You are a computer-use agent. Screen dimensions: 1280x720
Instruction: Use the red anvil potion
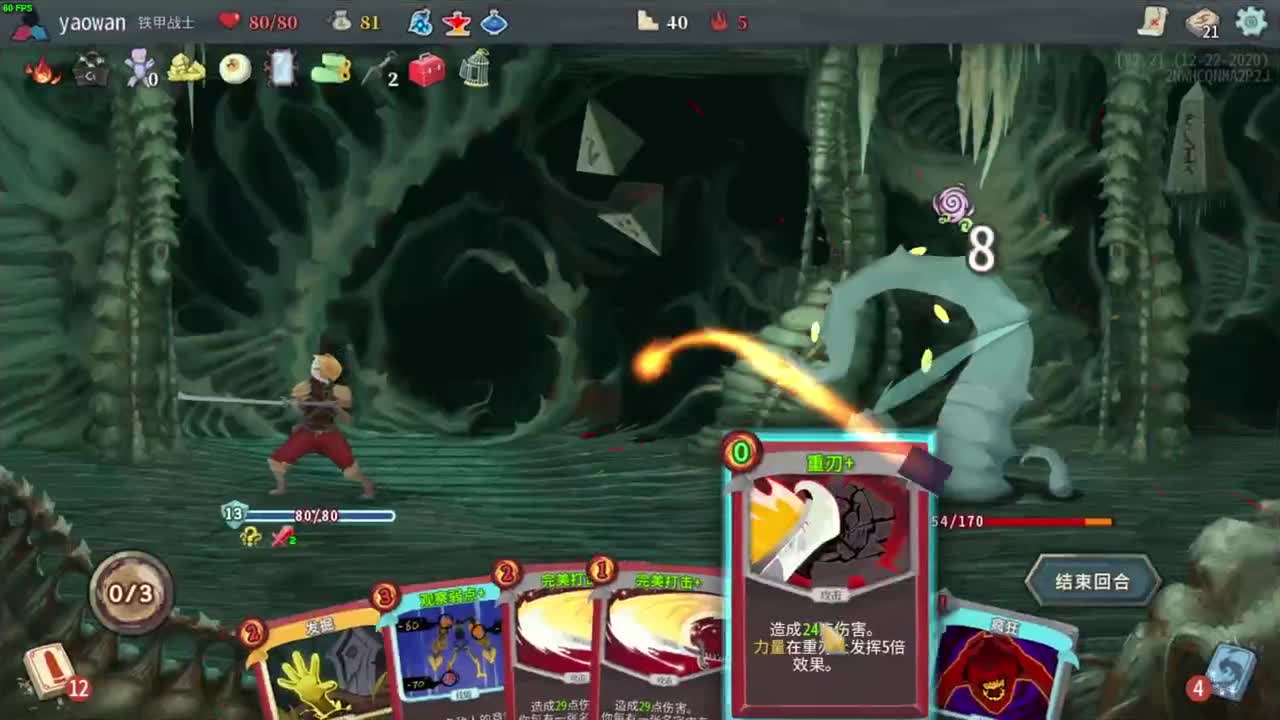coord(457,22)
